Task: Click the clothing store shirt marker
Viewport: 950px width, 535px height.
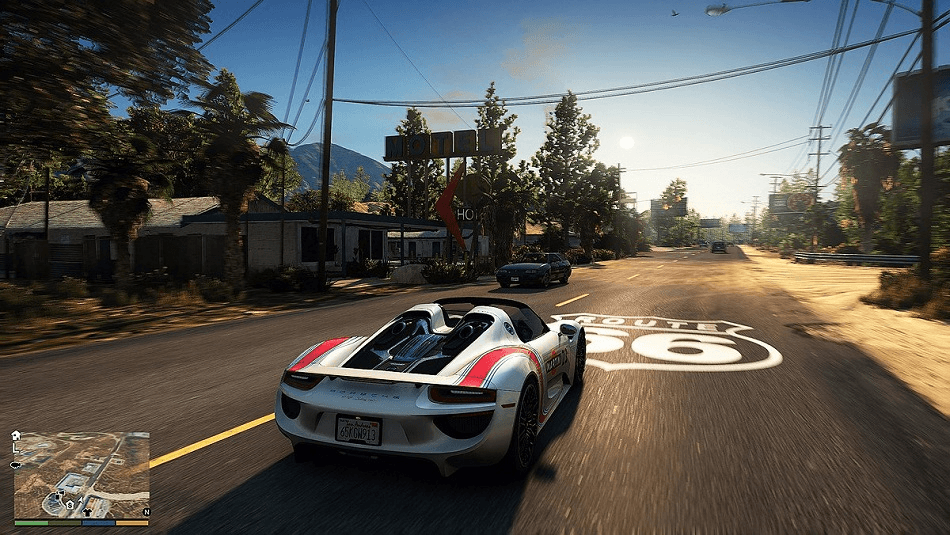Action: pyautogui.click(x=87, y=512)
